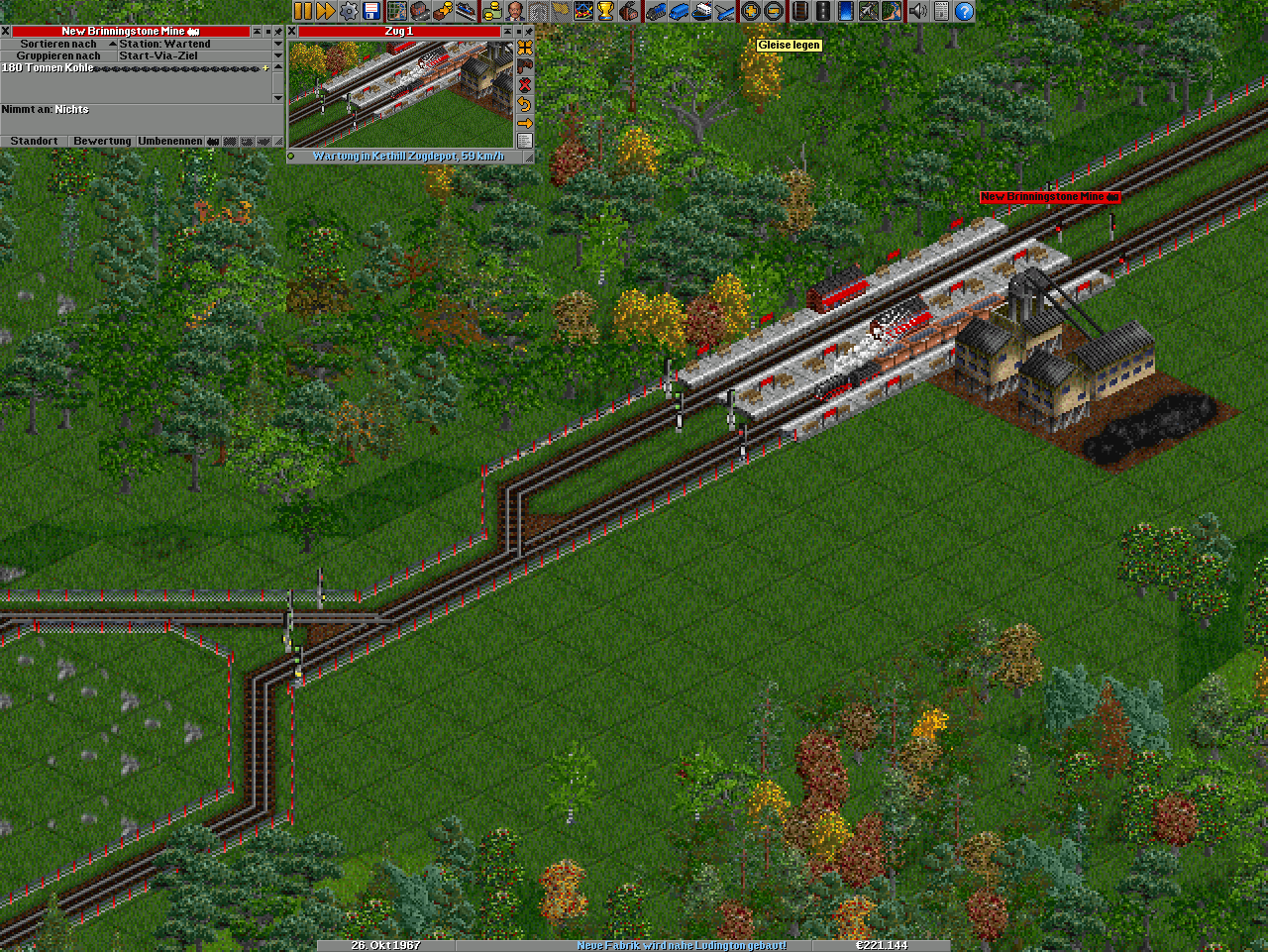
Task: Click the zoom in magnifier button
Action: tap(751, 11)
